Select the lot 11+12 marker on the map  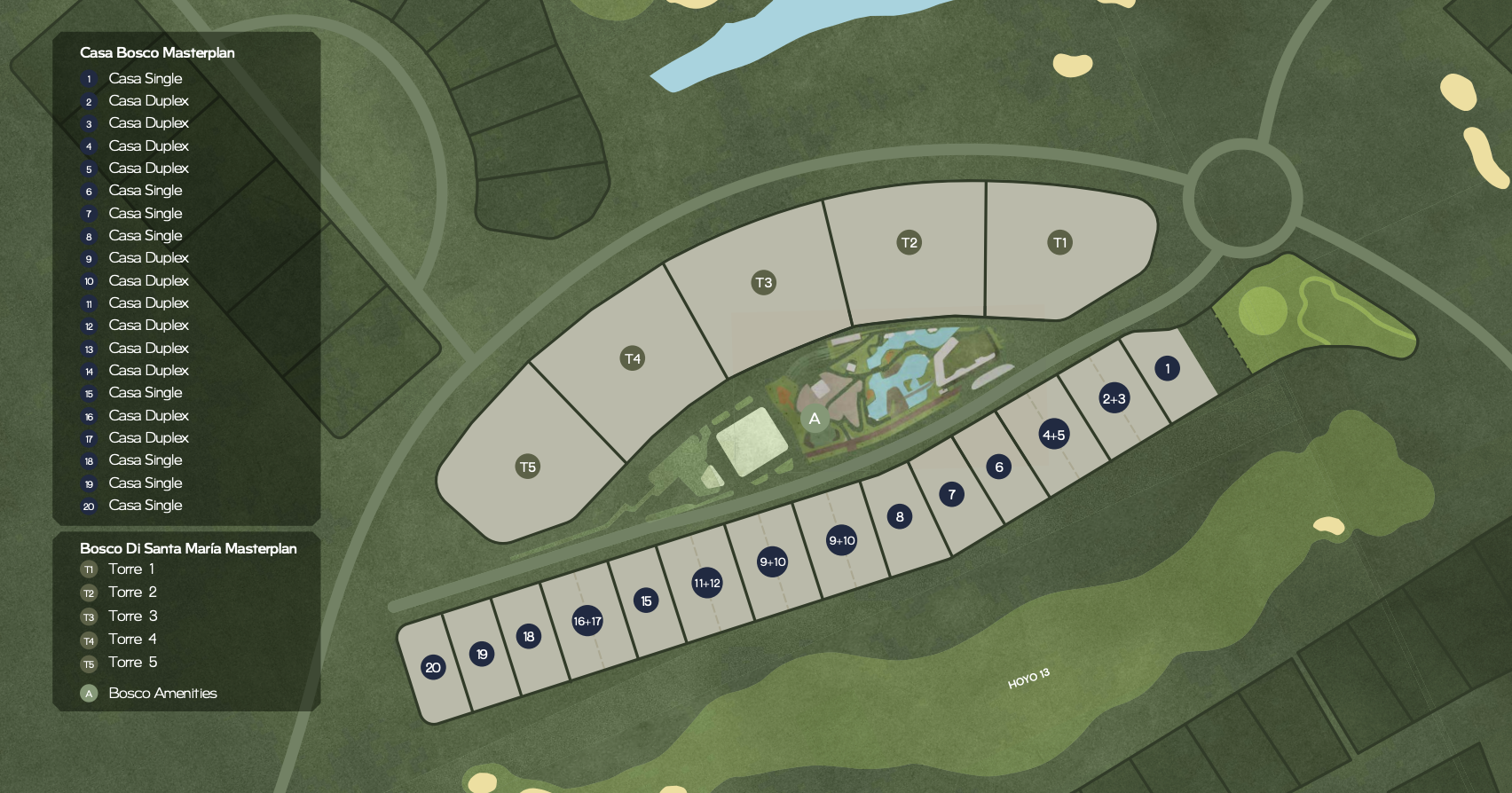tap(706, 583)
